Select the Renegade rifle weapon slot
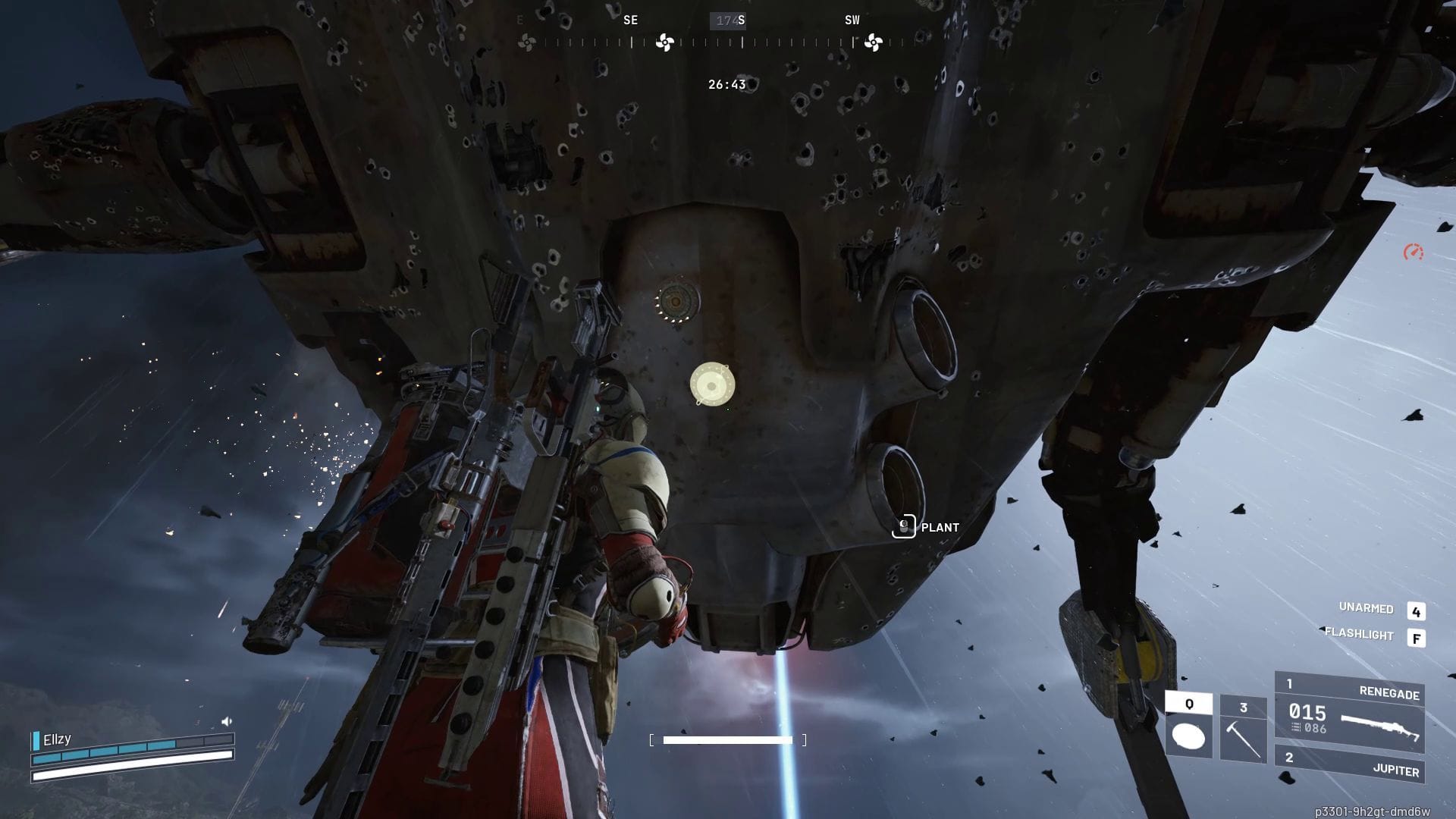The height and width of the screenshot is (819, 1456). (1350, 711)
